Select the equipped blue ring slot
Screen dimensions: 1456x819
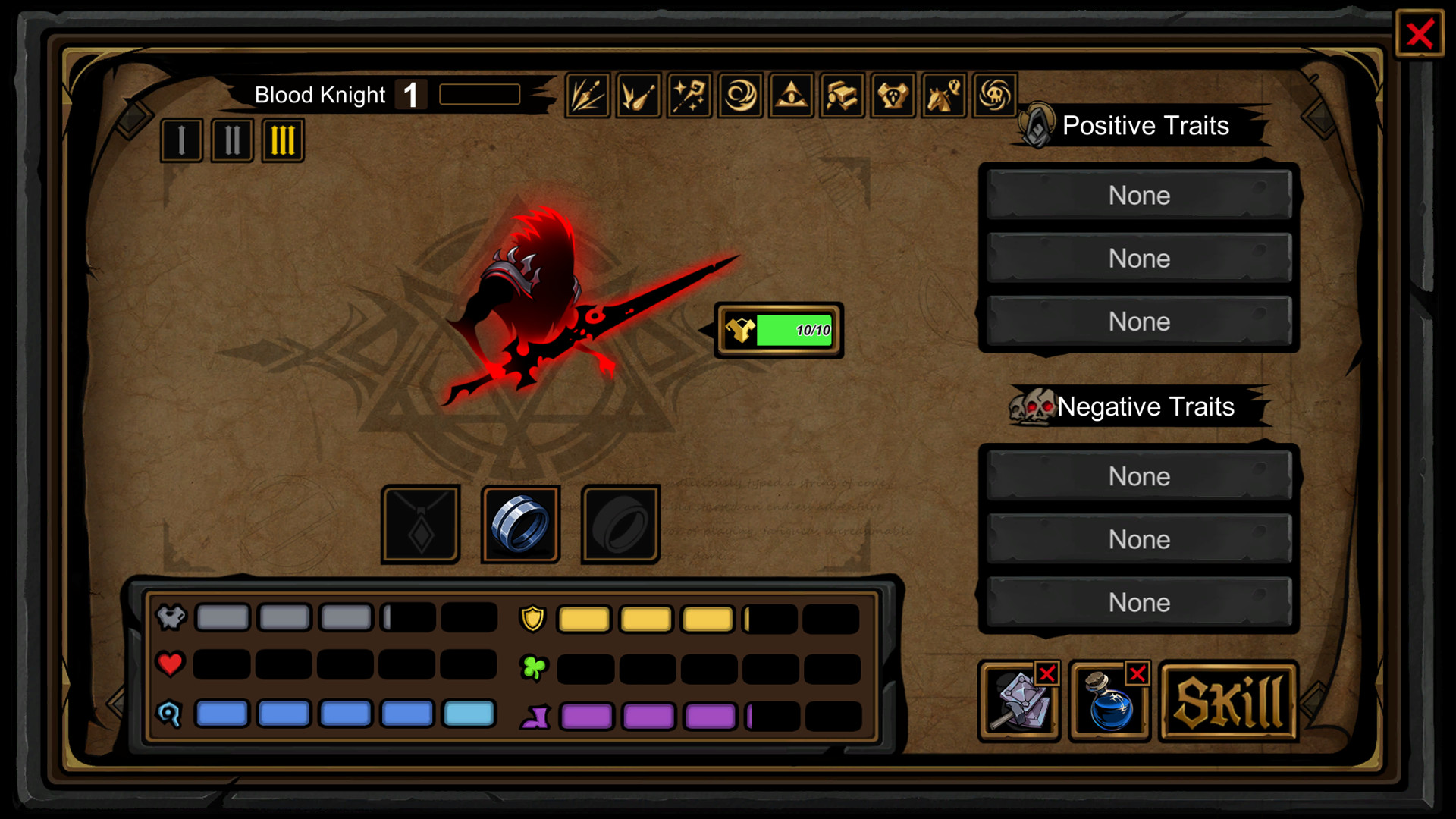tap(520, 523)
